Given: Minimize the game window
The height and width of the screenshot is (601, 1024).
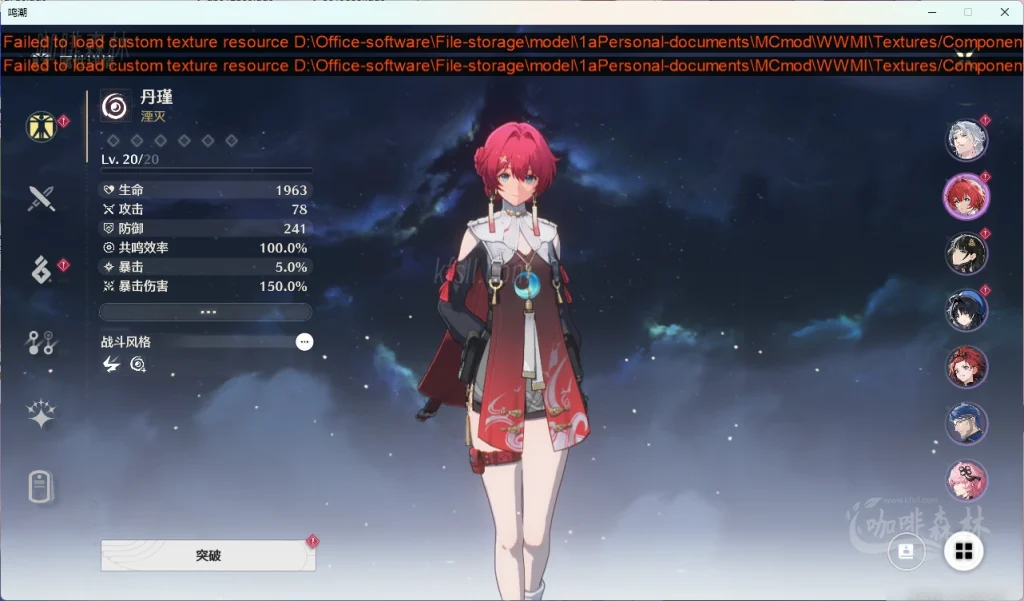Looking at the screenshot, I should point(931,12).
